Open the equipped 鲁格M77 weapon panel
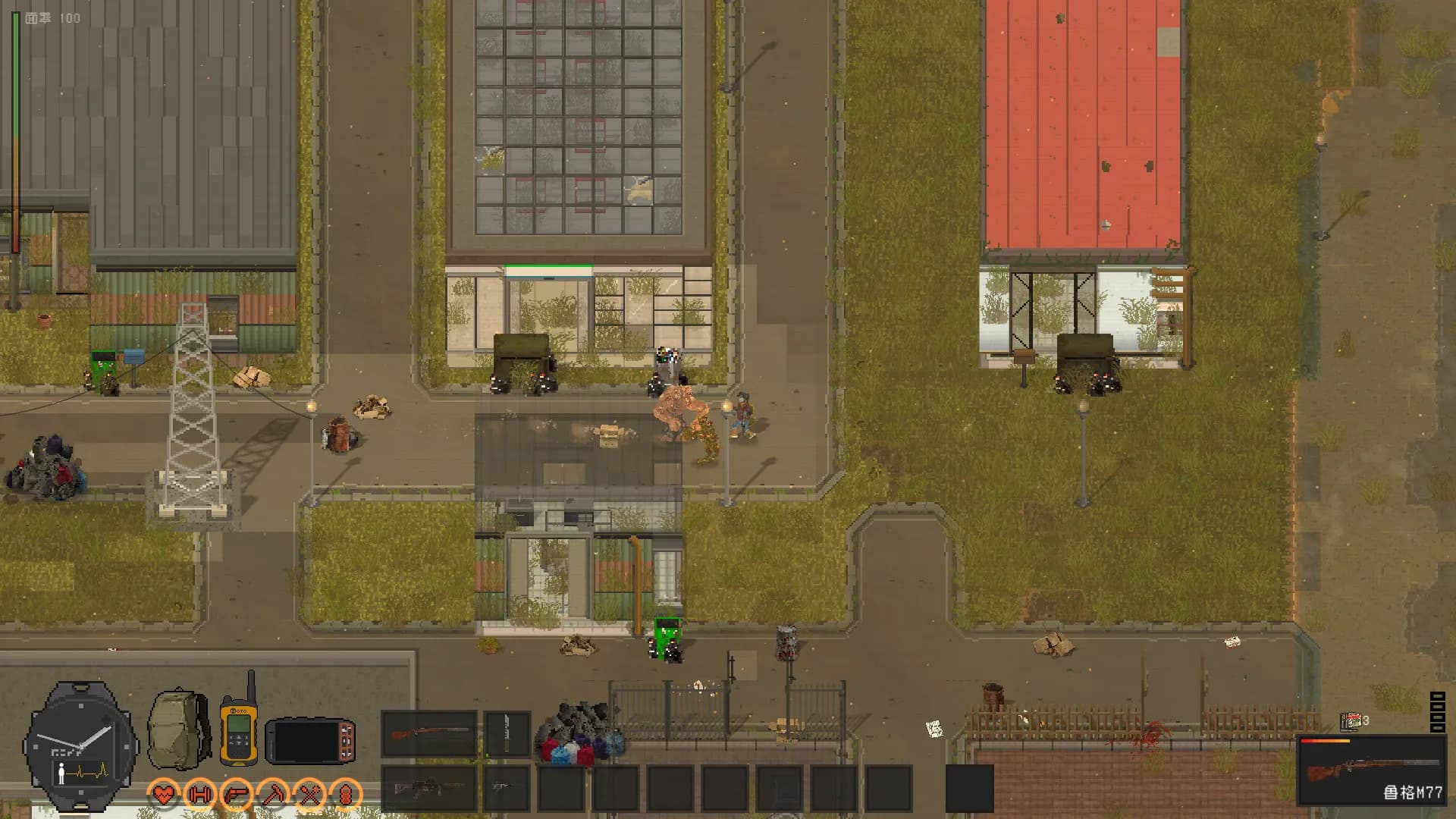The height and width of the screenshot is (819, 1456). (x=1373, y=770)
